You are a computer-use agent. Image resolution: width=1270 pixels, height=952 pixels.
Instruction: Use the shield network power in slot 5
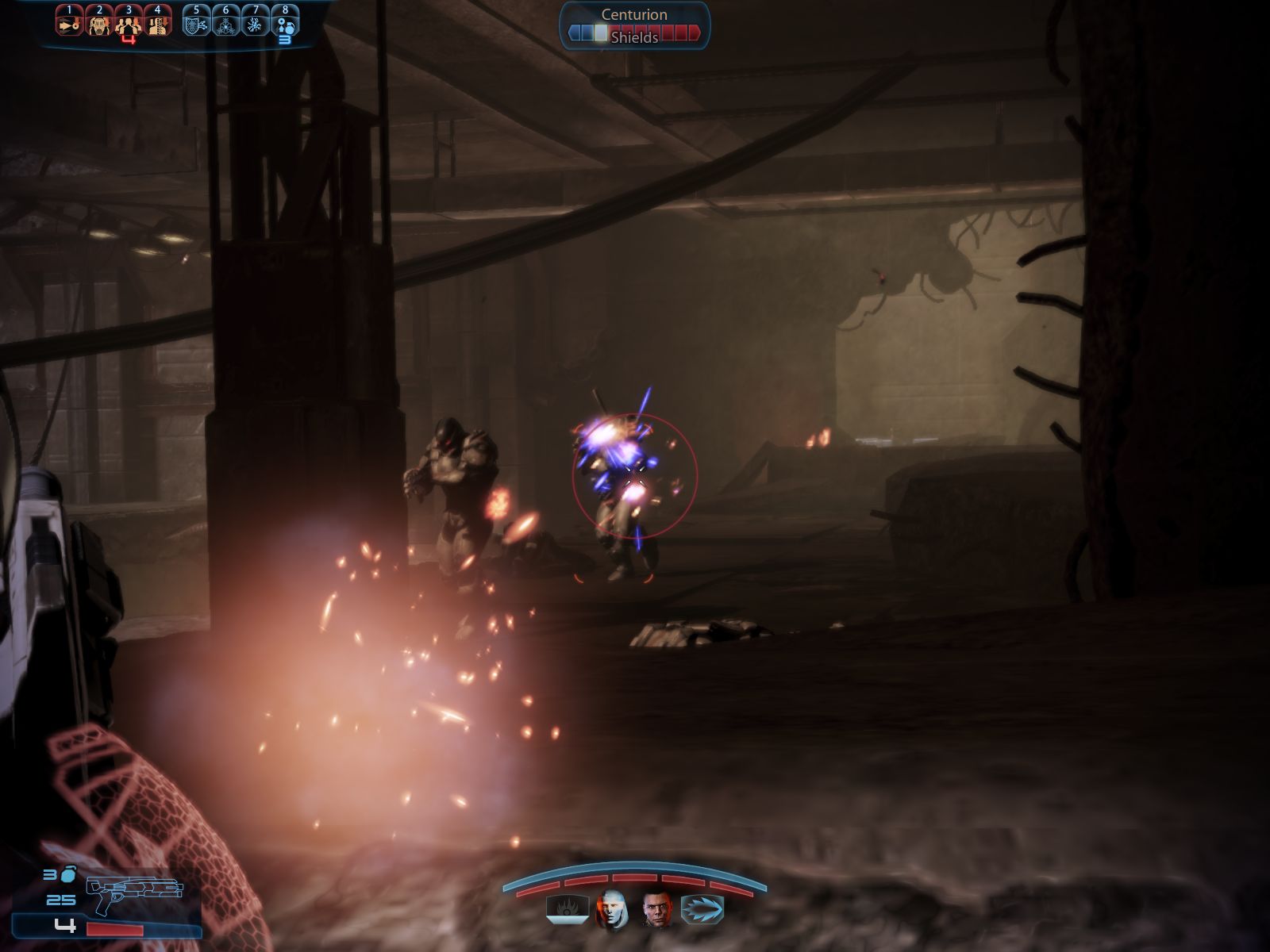pyautogui.click(x=196, y=22)
